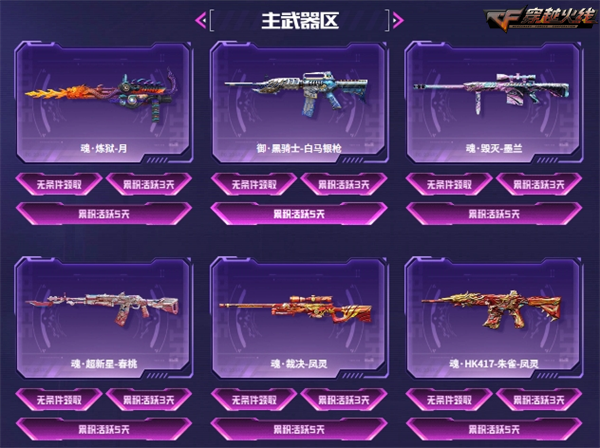This screenshot has height=448, width=600.
Task: Choose 累积活跃5天 for 御·黑骑士-白马银枪
Action: (x=299, y=213)
